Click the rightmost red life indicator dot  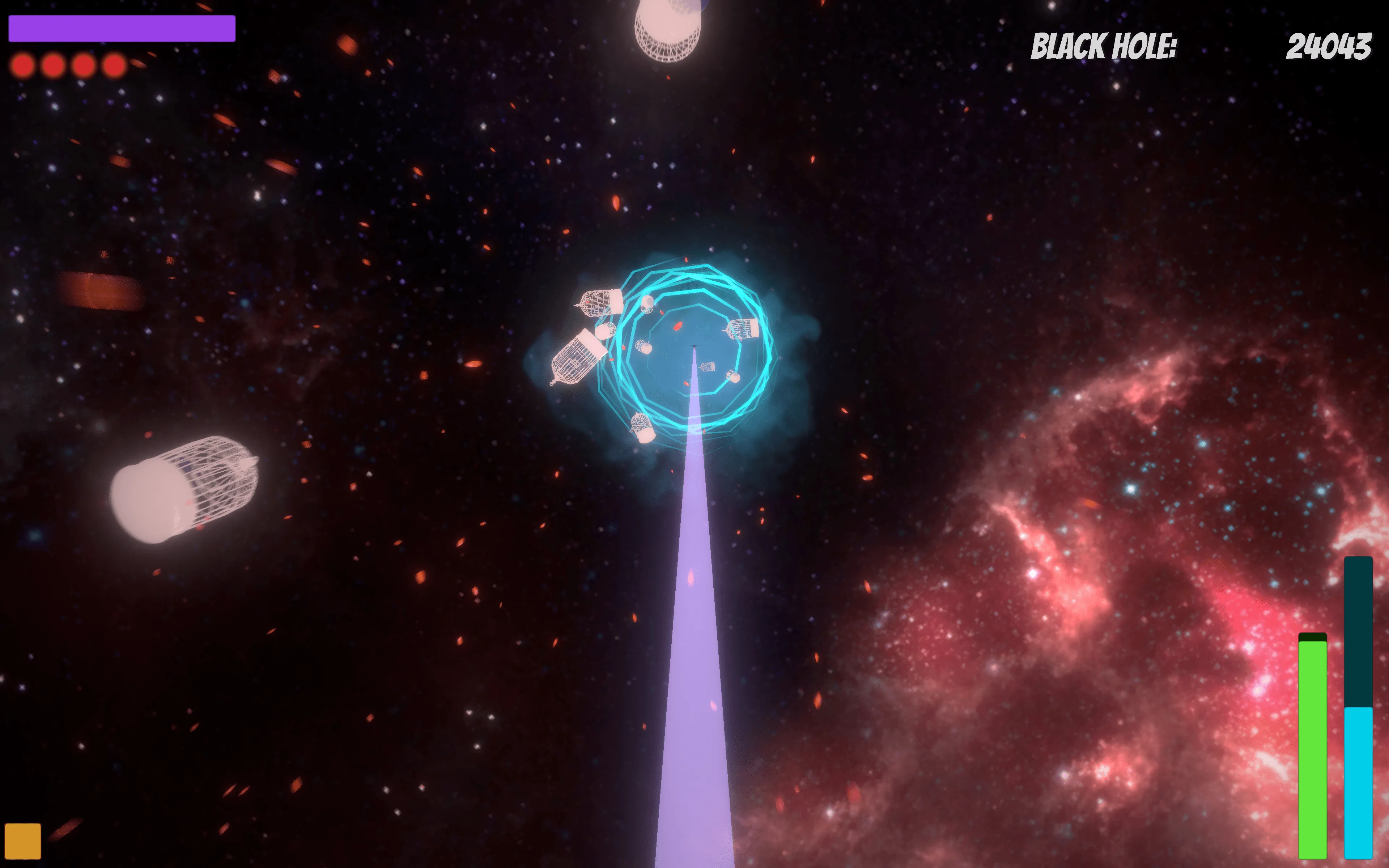(115, 65)
